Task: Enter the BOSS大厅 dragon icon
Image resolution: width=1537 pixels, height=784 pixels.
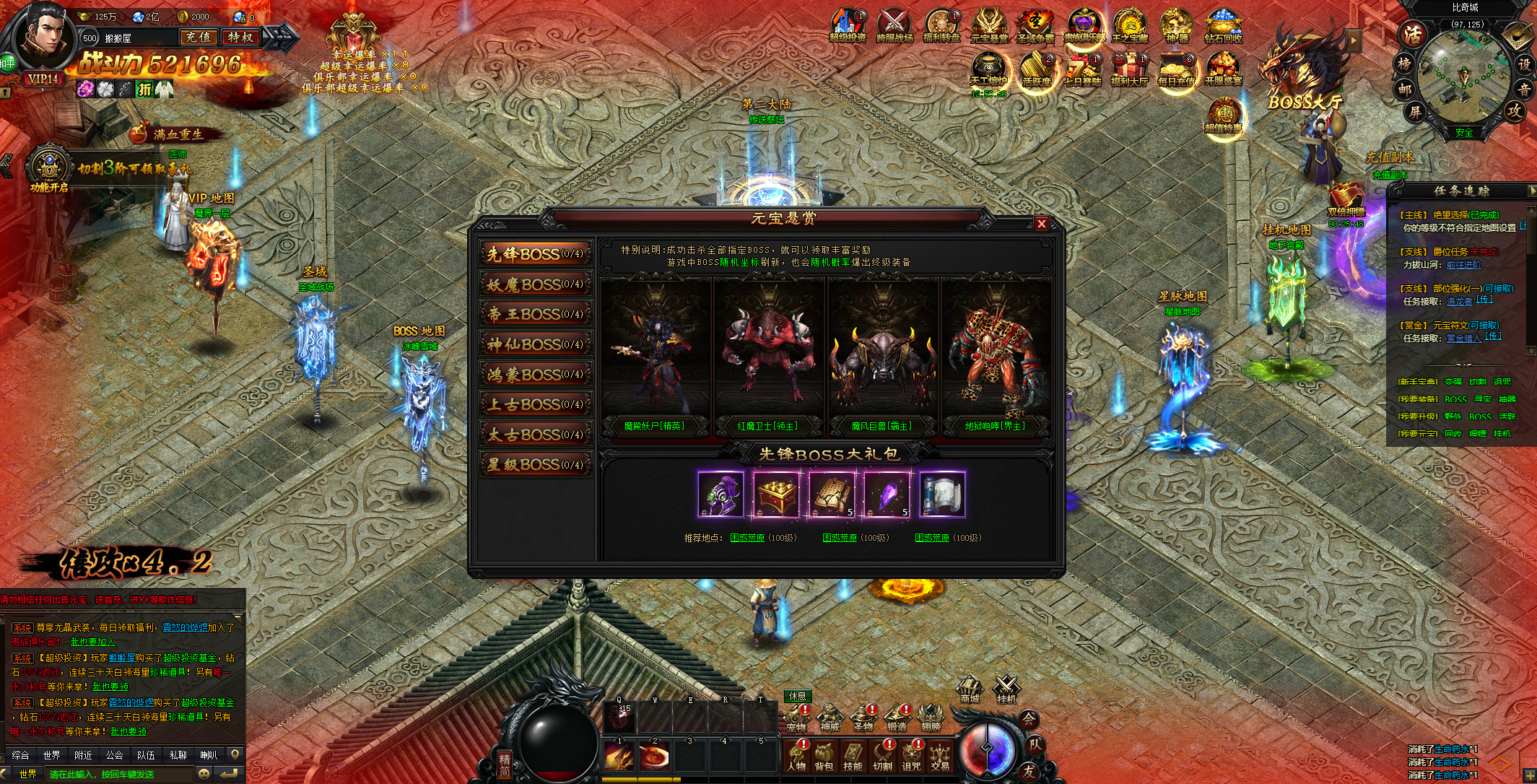Action: 1301,72
